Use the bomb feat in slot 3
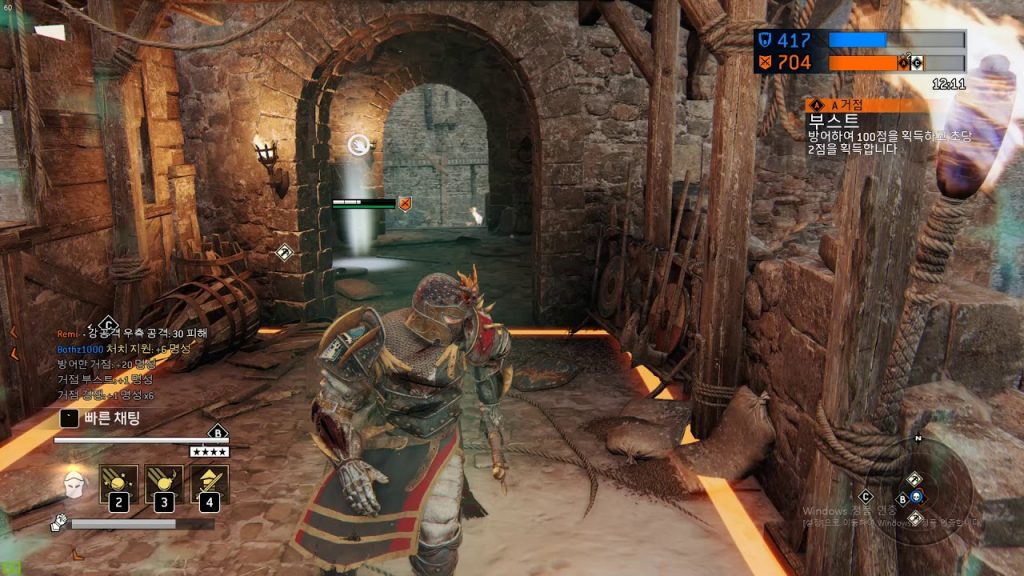Image resolution: width=1024 pixels, height=576 pixels. tap(164, 485)
